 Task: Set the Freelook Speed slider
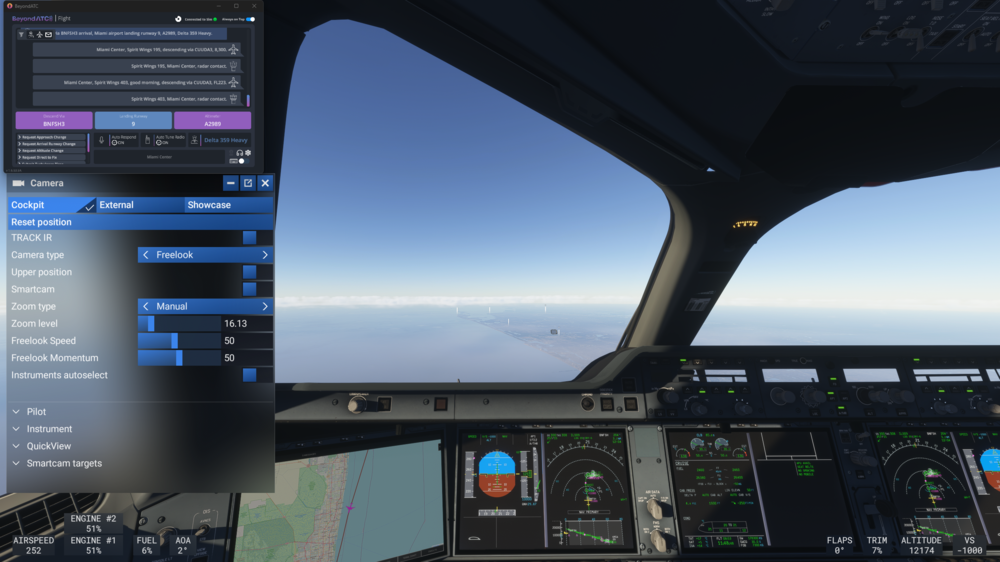click(180, 341)
